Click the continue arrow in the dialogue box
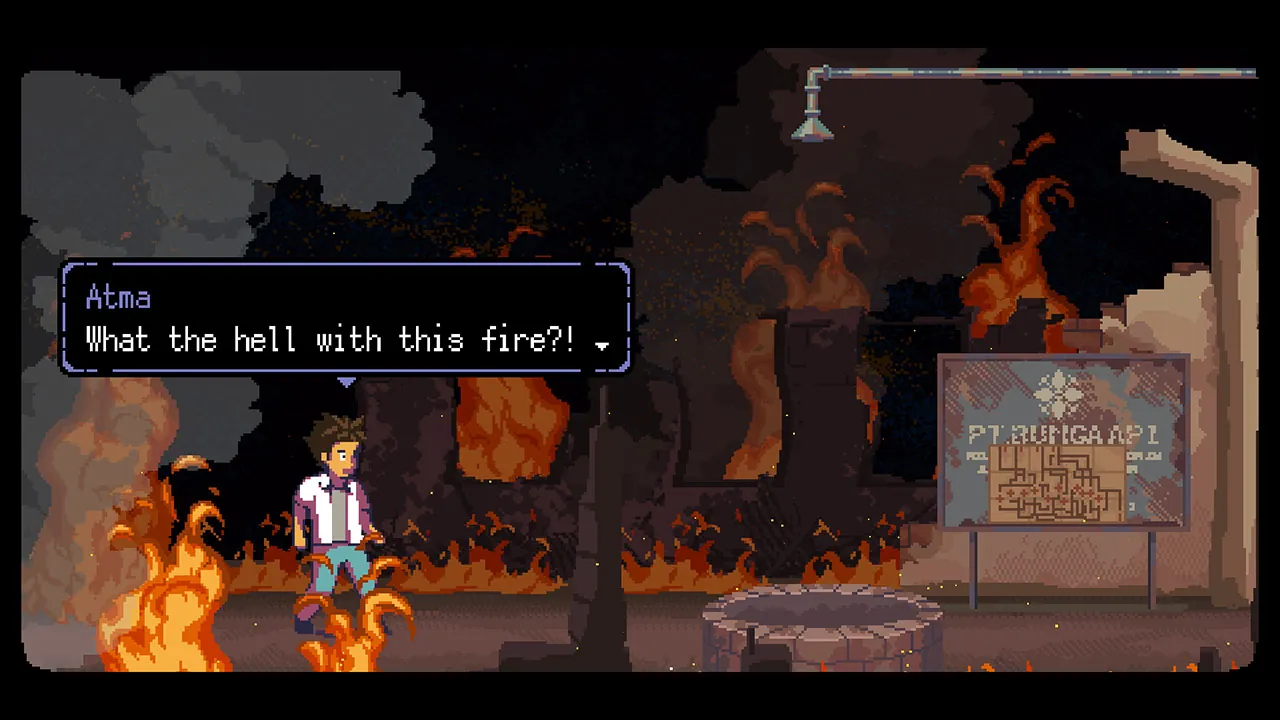Screen dimensions: 1280x720 pos(602,344)
